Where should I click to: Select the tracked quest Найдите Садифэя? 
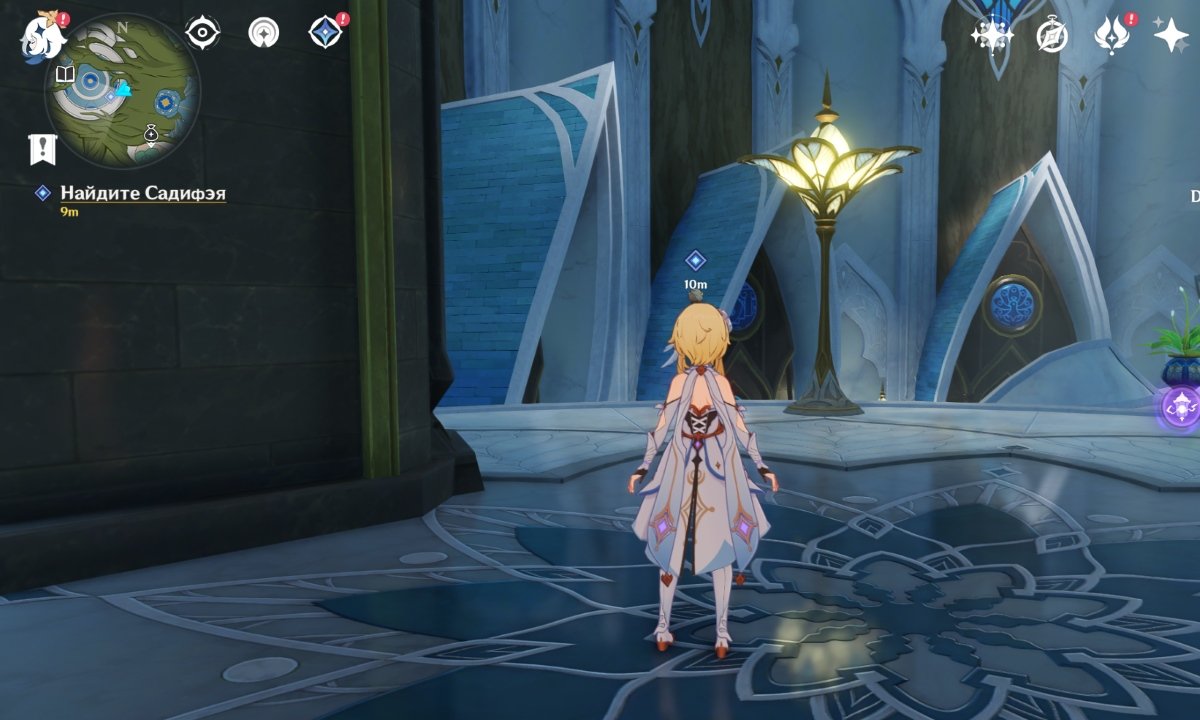click(142, 193)
